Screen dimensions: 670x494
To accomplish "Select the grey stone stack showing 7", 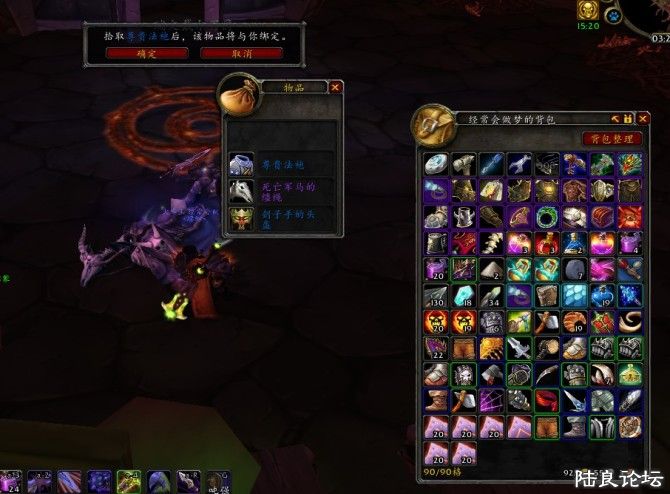I will 574,270.
